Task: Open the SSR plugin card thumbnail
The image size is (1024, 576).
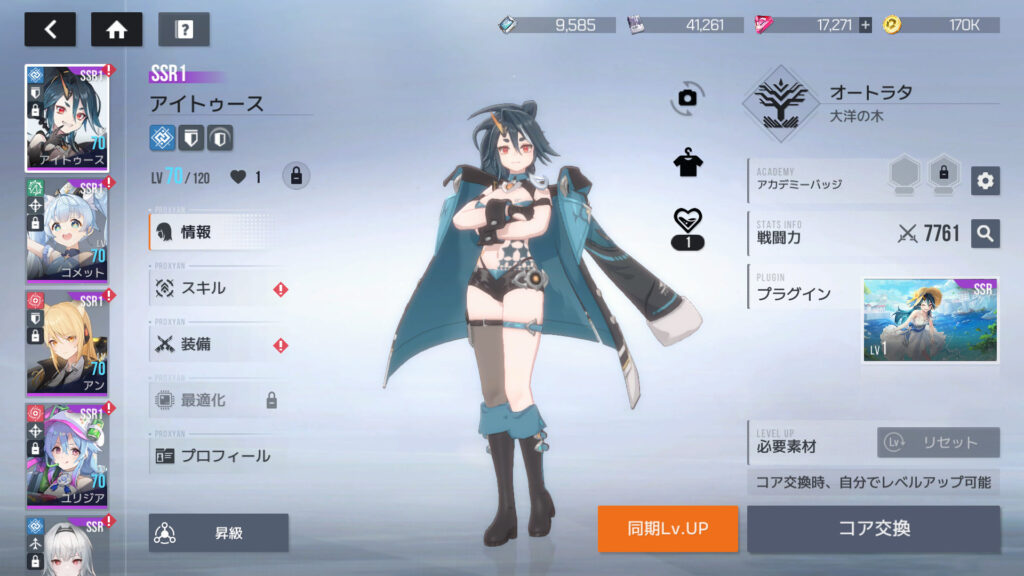Action: [930, 320]
